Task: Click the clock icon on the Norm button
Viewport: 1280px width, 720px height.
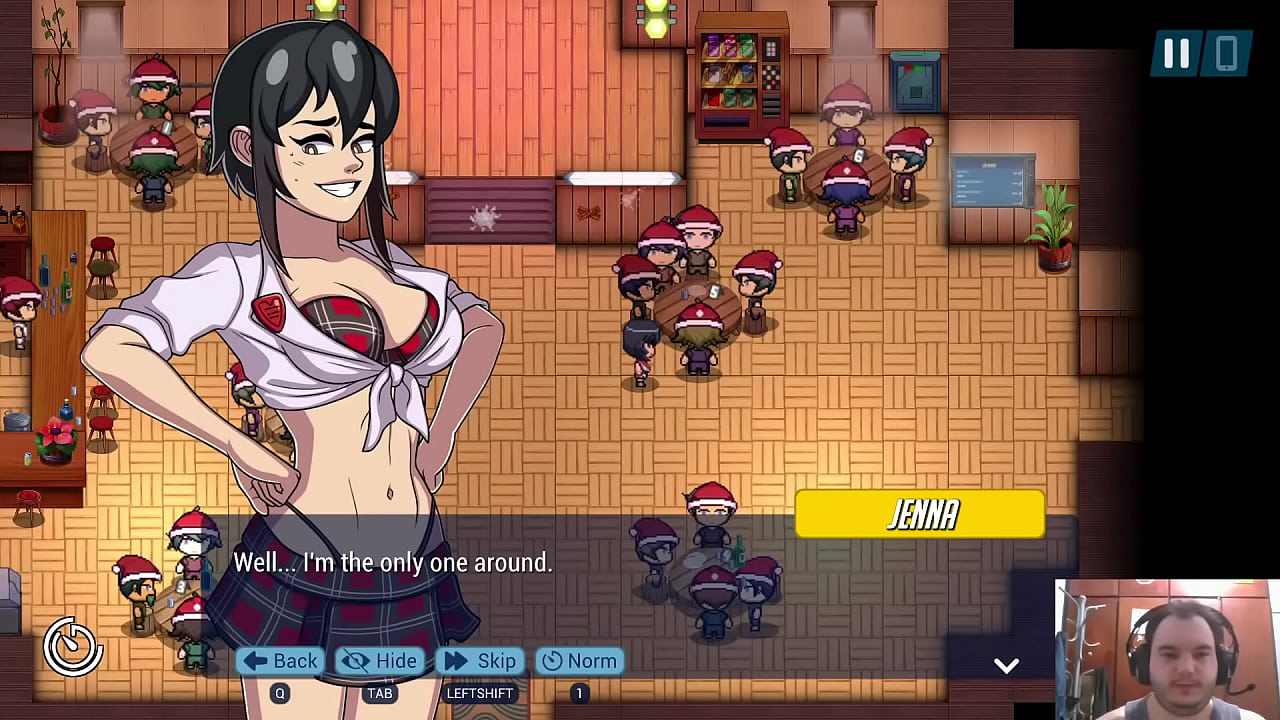Action: 553,661
